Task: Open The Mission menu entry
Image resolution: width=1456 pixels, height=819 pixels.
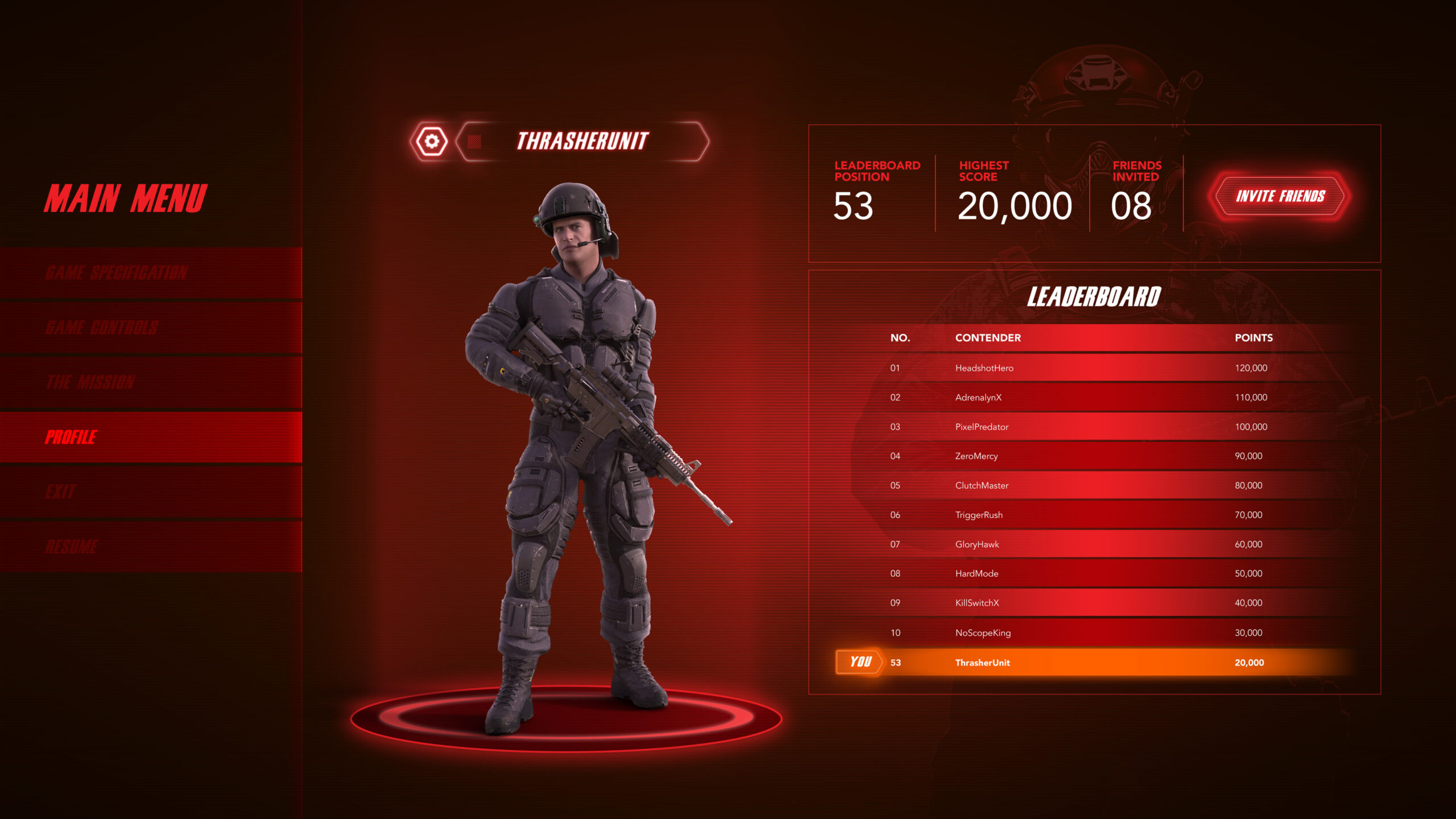Action: tap(151, 382)
